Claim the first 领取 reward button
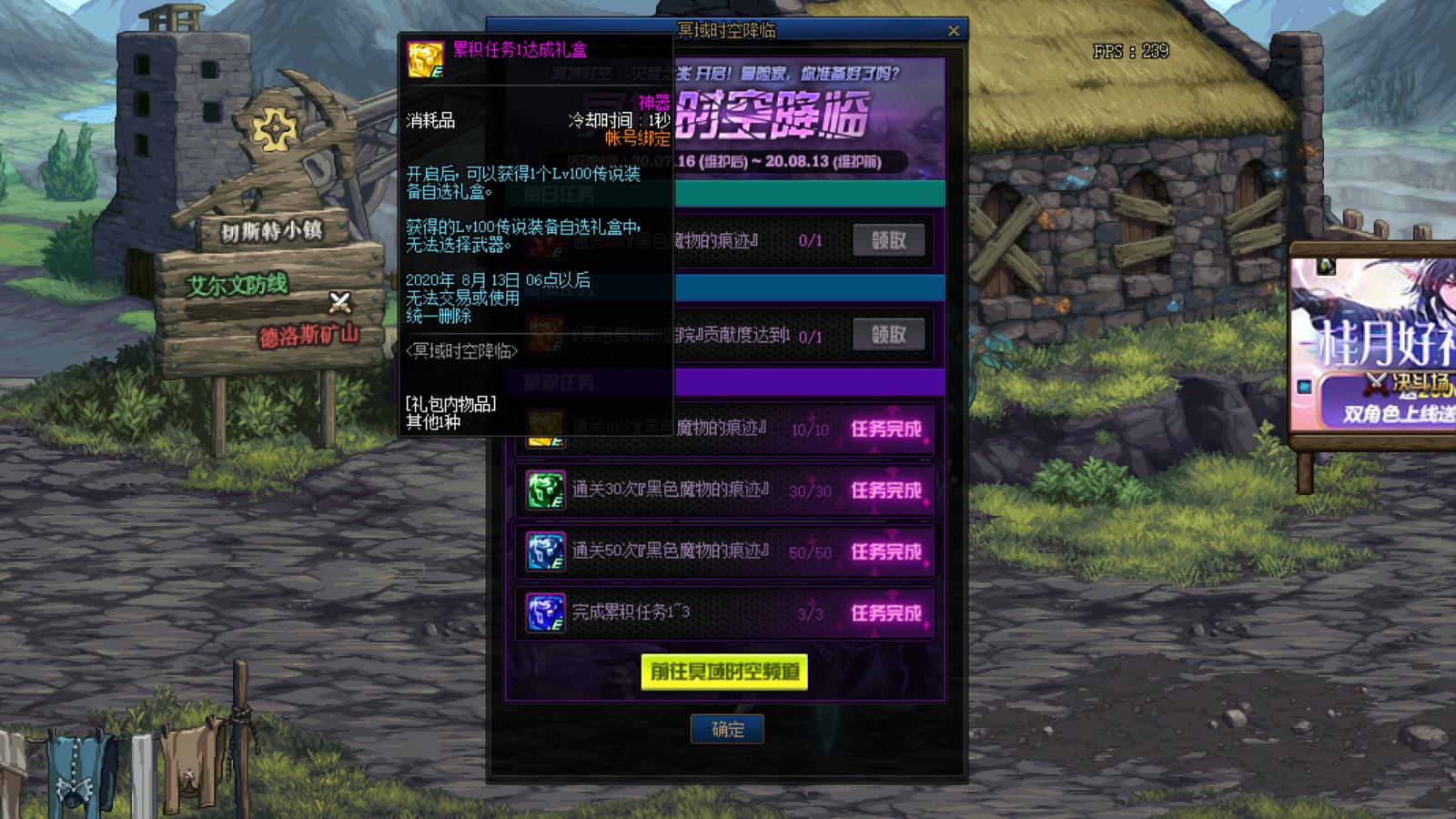The image size is (1456, 819). tap(888, 239)
